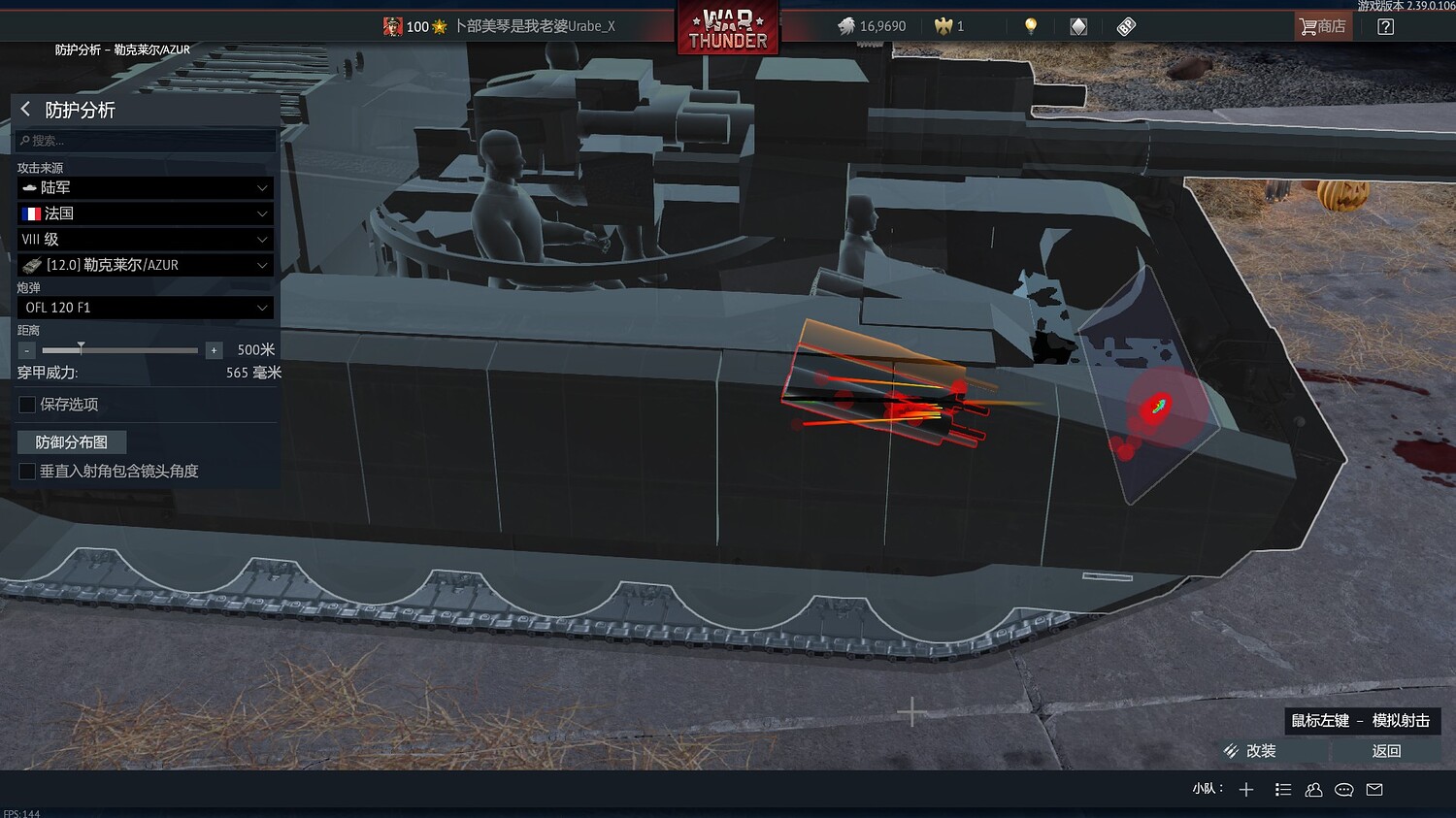Click the golden eagle currency icon
This screenshot has width=1456, height=818.
click(941, 26)
